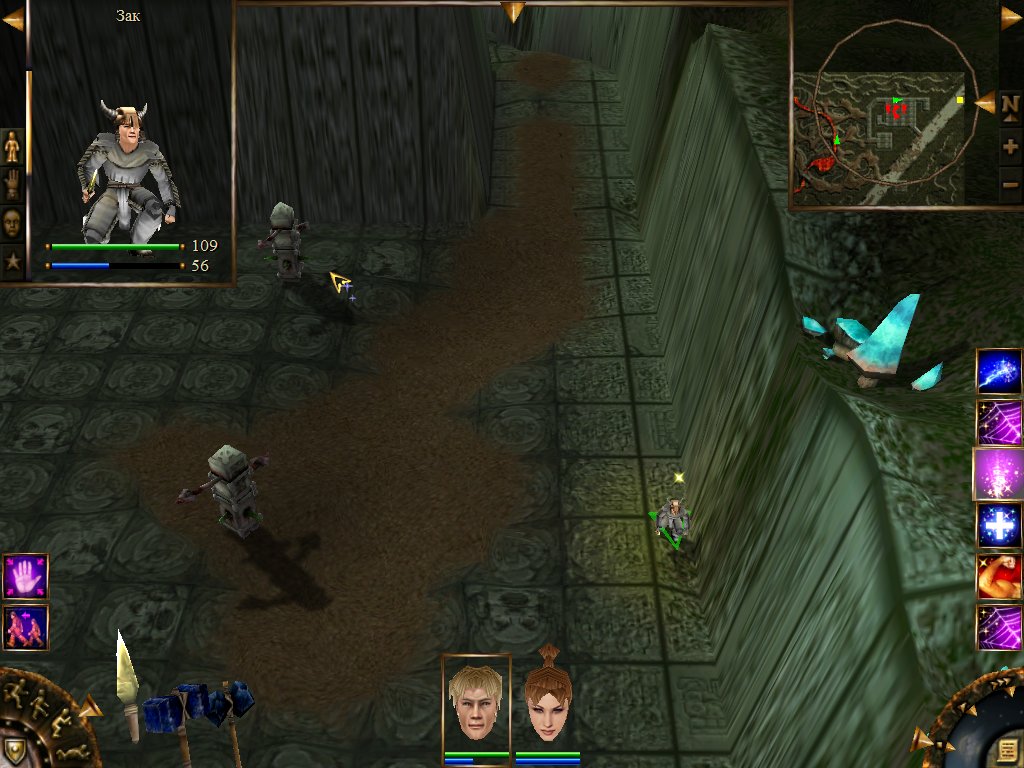Image resolution: width=1024 pixels, height=768 pixels.
Task: Toggle the follow-walking figures command
Action: [x=25, y=628]
